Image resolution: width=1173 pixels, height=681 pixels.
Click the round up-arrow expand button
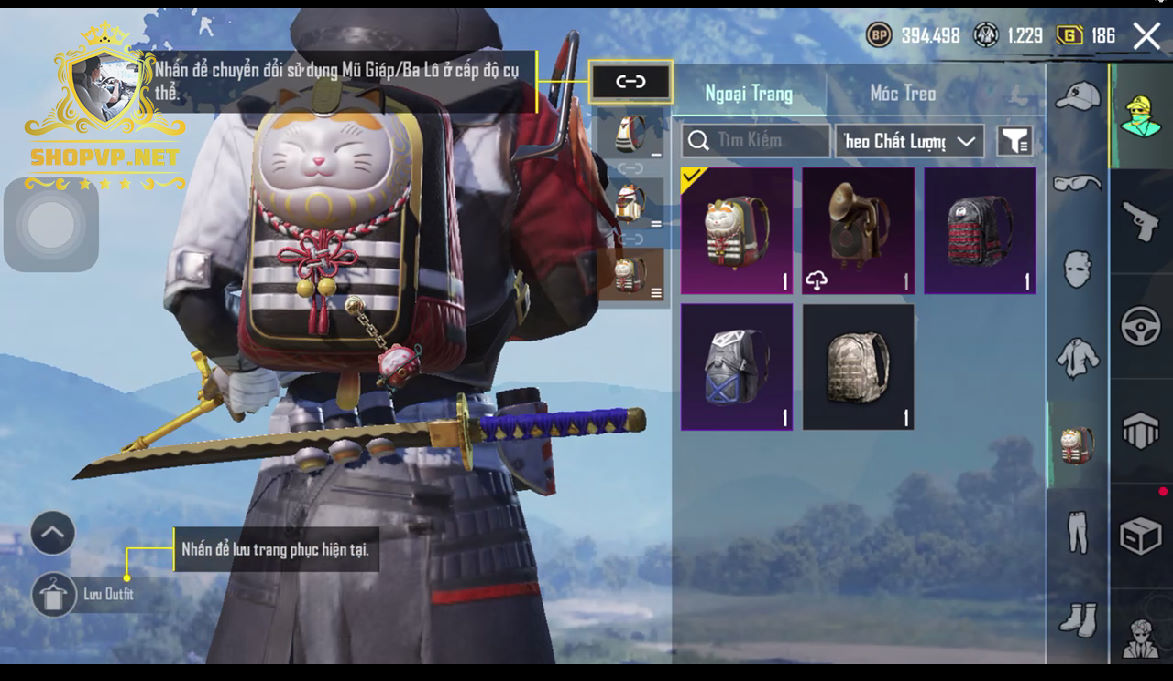53,533
